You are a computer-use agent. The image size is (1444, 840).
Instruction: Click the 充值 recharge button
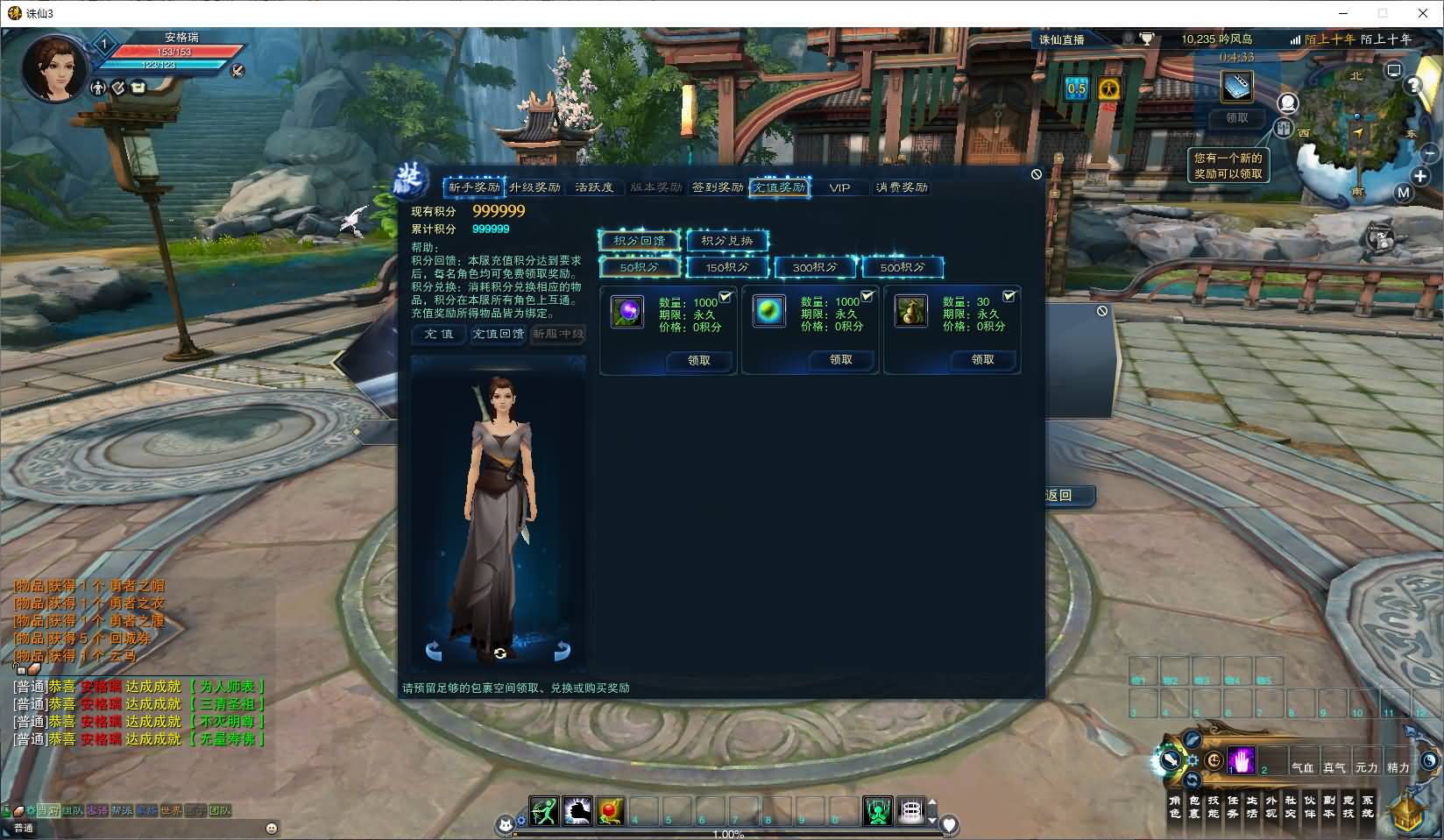(x=439, y=335)
